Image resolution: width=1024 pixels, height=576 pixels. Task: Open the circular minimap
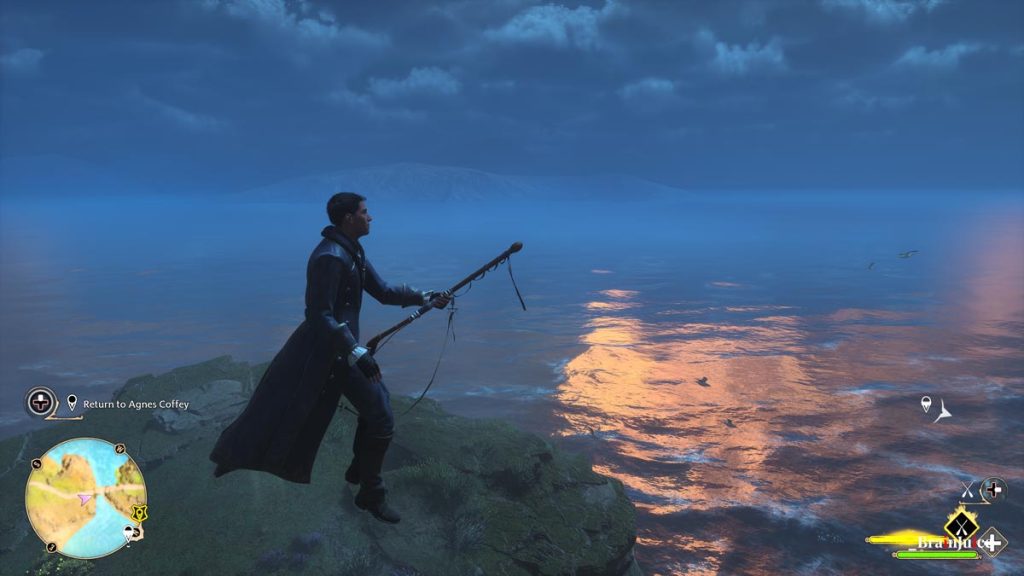pyautogui.click(x=86, y=497)
